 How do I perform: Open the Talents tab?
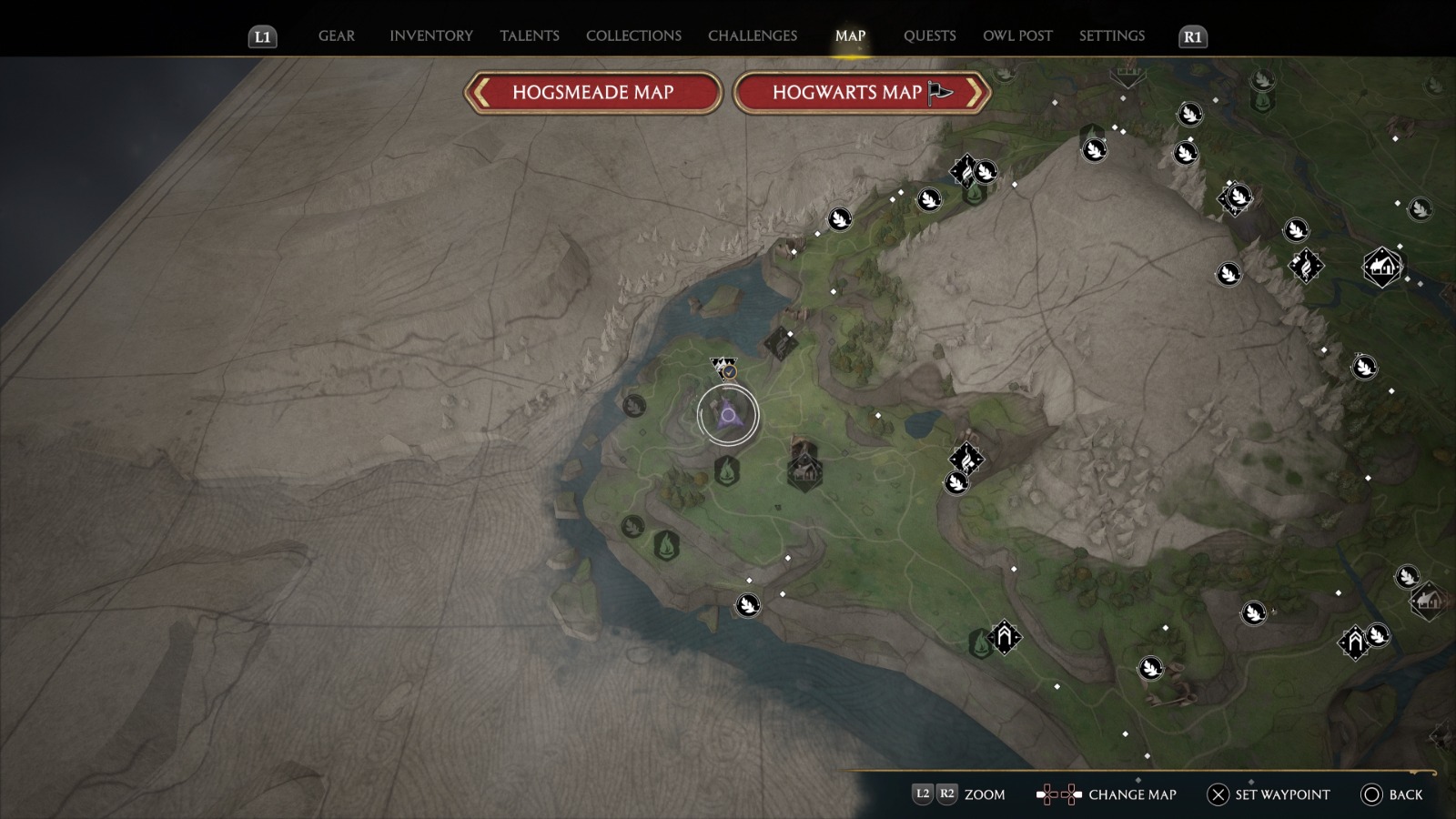pyautogui.click(x=529, y=35)
